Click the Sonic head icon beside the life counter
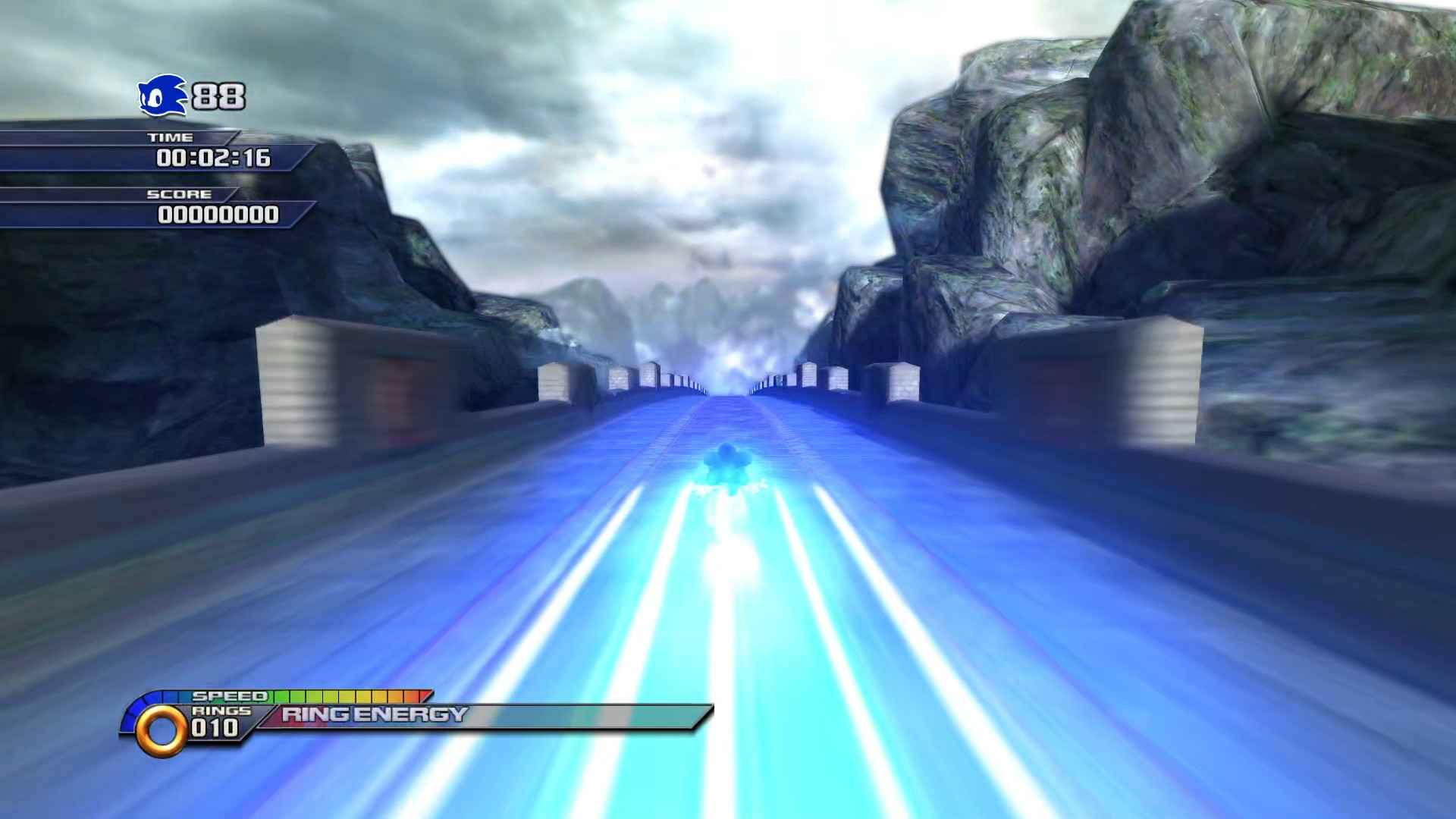This screenshot has height=819, width=1456. click(162, 95)
